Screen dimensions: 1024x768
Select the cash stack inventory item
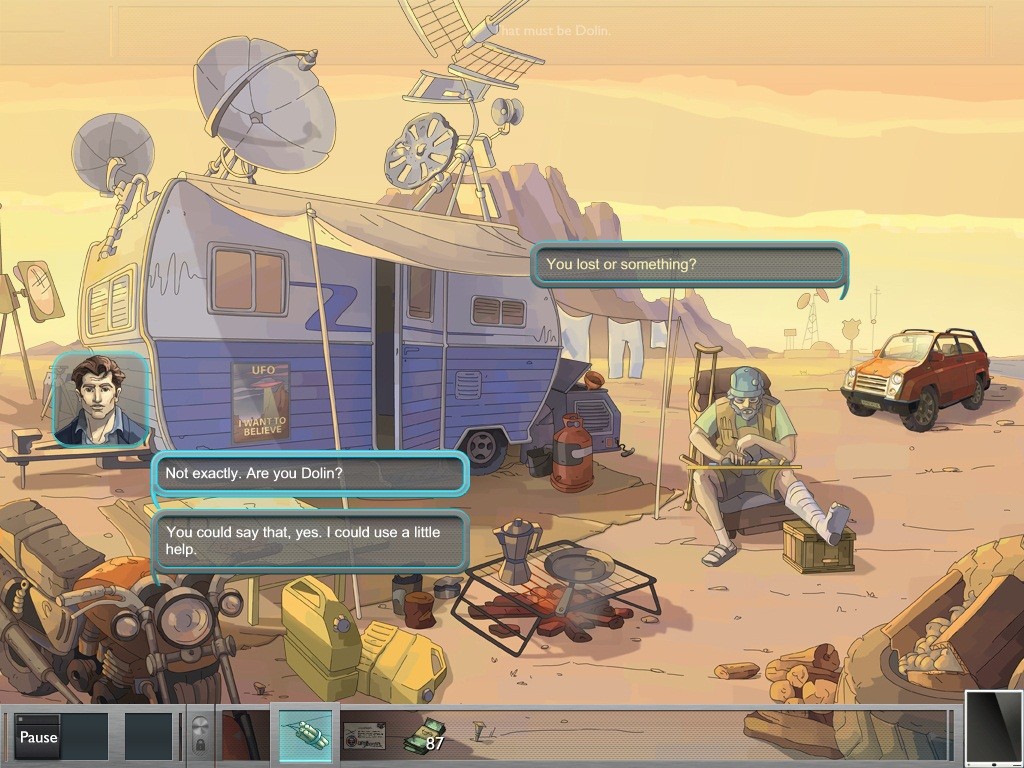point(426,736)
